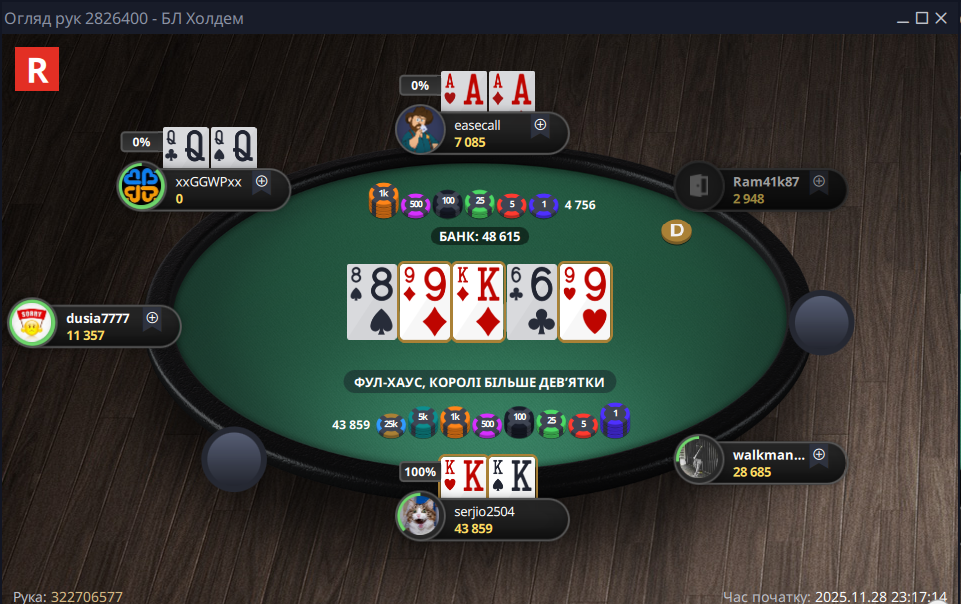
Task: Open Ram41k87's player note icon
Action: (x=819, y=182)
